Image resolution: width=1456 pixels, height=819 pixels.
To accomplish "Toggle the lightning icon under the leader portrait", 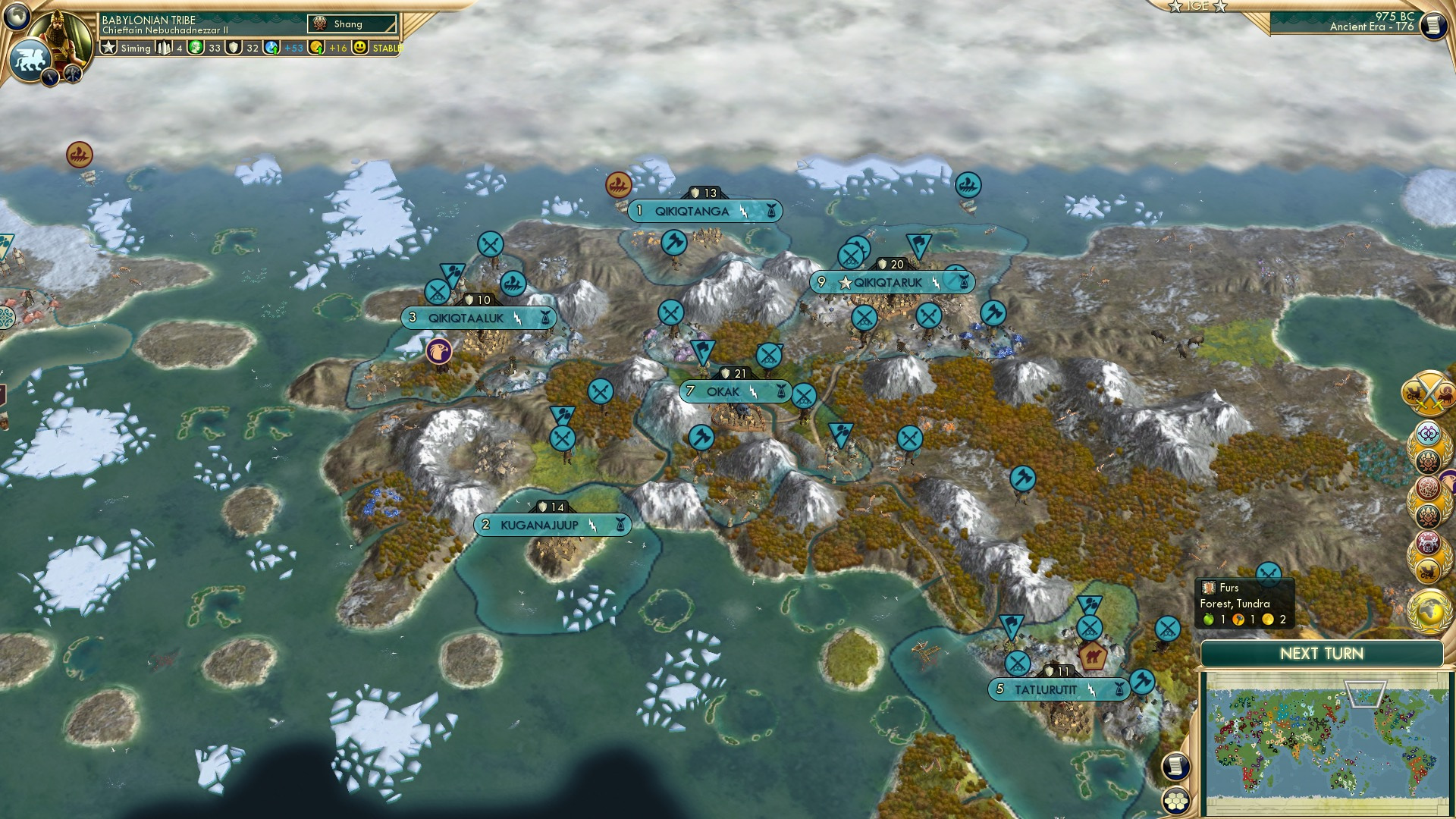I will pyautogui.click(x=50, y=76).
